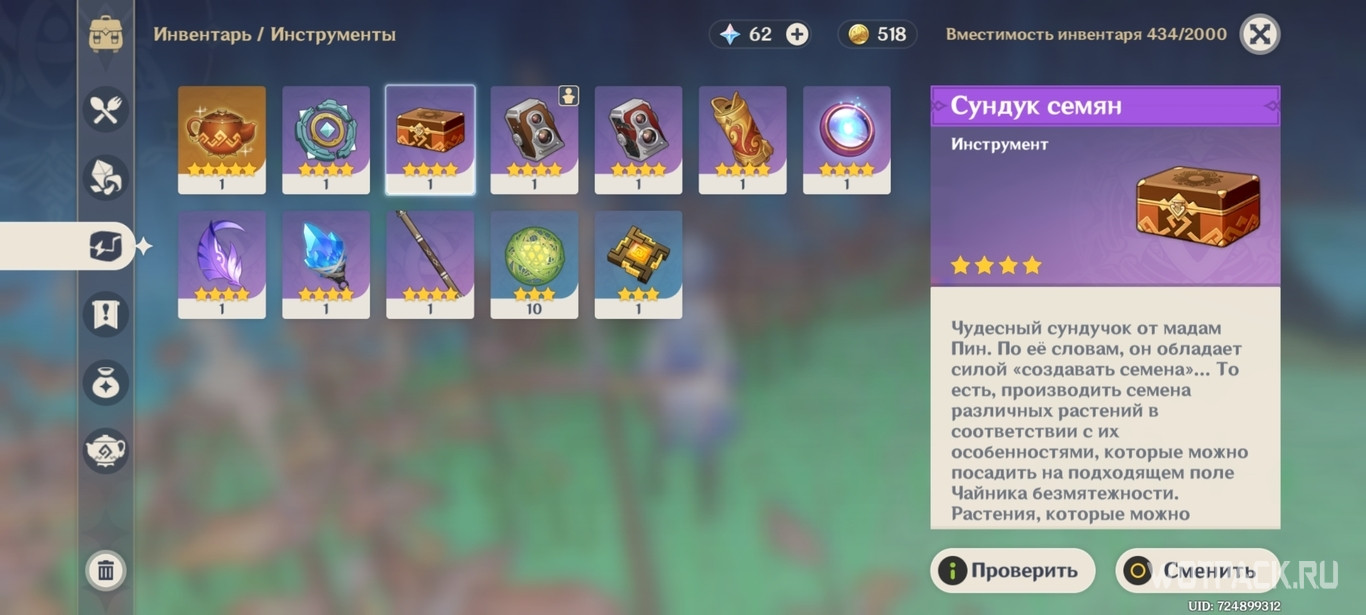This screenshot has width=1366, height=615.
Task: Select the camera item marked as equipped
Action: click(534, 139)
